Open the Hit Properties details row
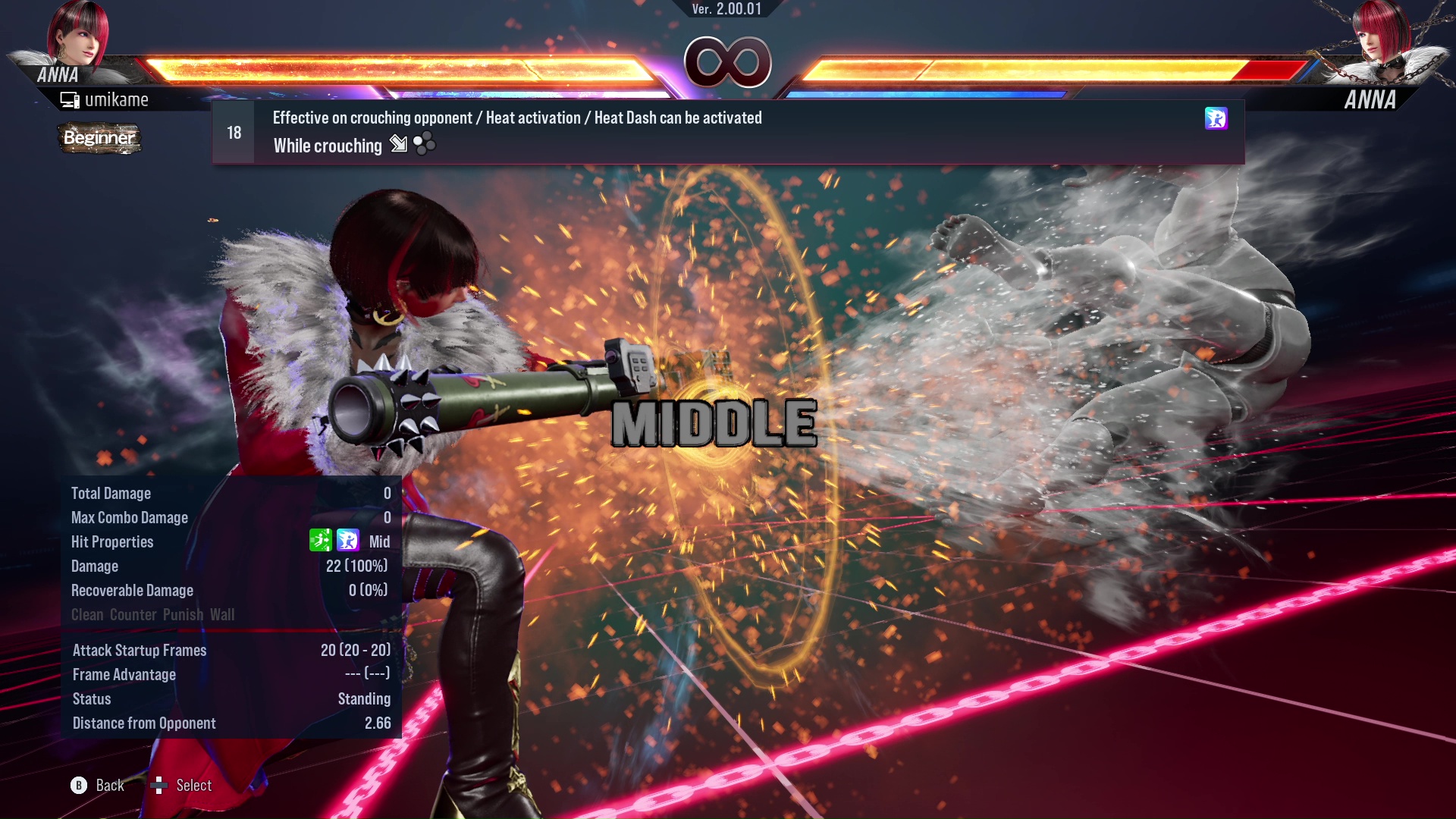Image resolution: width=1456 pixels, height=819 pixels. (x=112, y=541)
